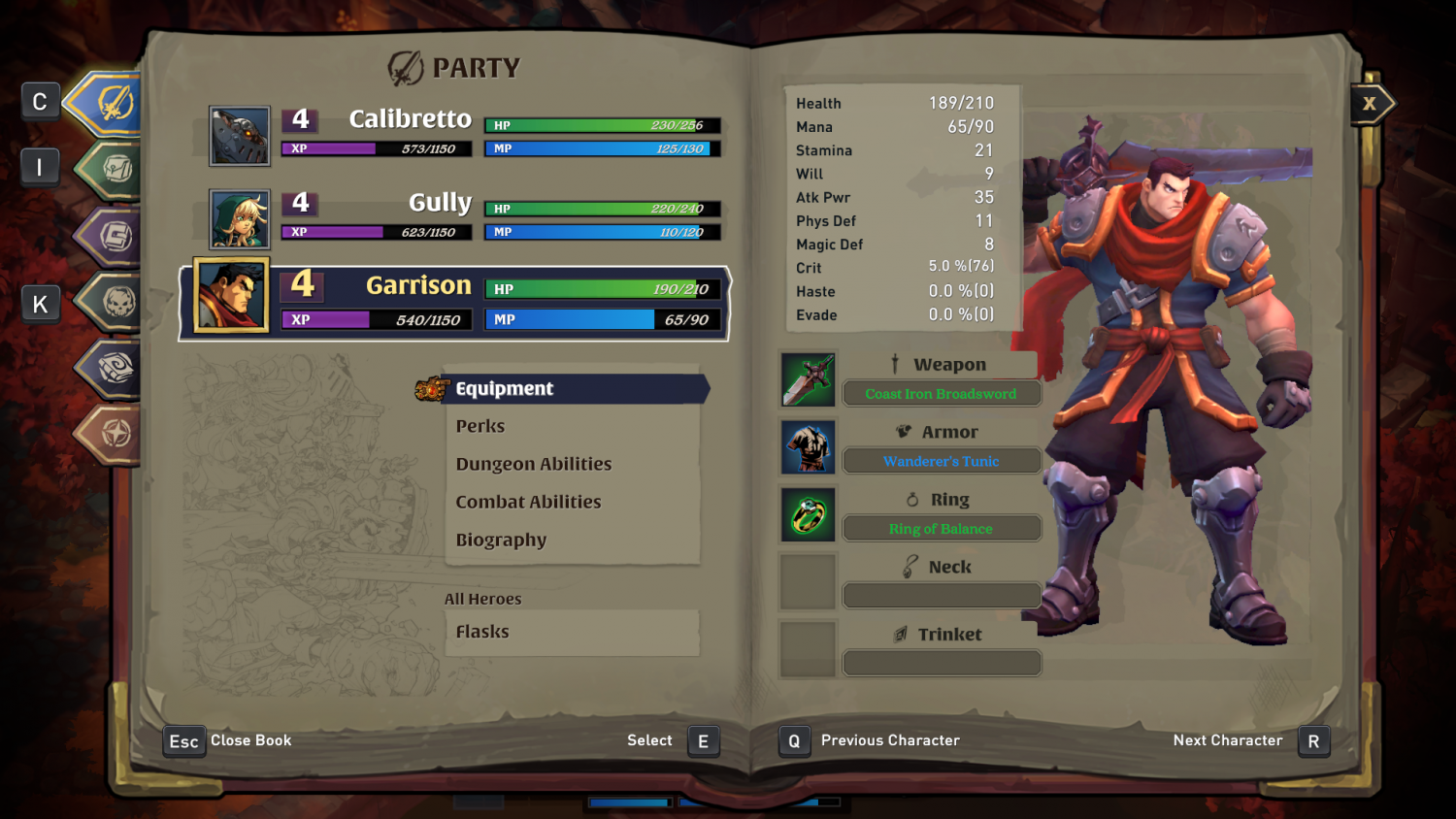Switch to the Next Character

[1313, 740]
